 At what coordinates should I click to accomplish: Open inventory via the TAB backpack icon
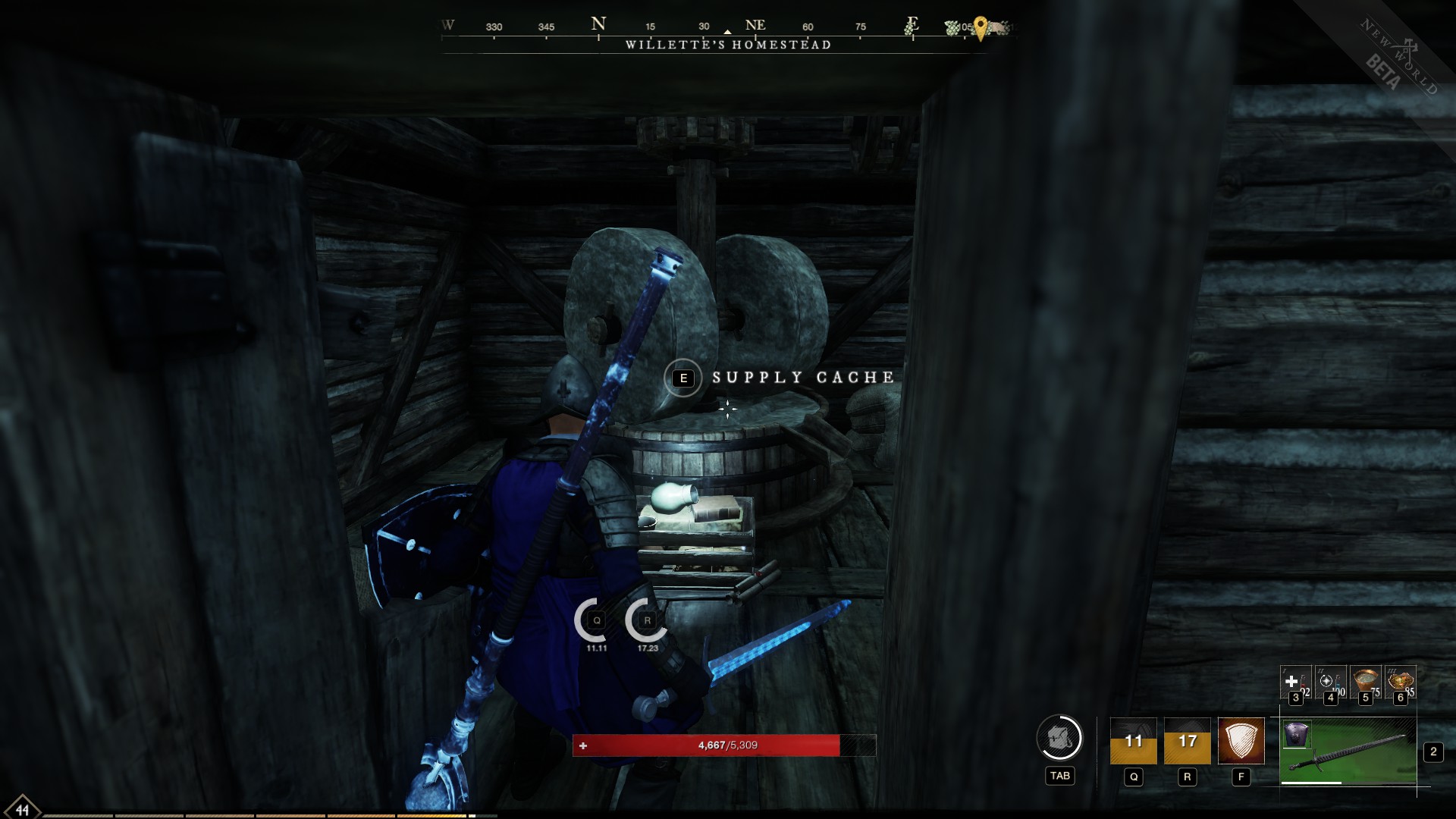tap(1061, 737)
